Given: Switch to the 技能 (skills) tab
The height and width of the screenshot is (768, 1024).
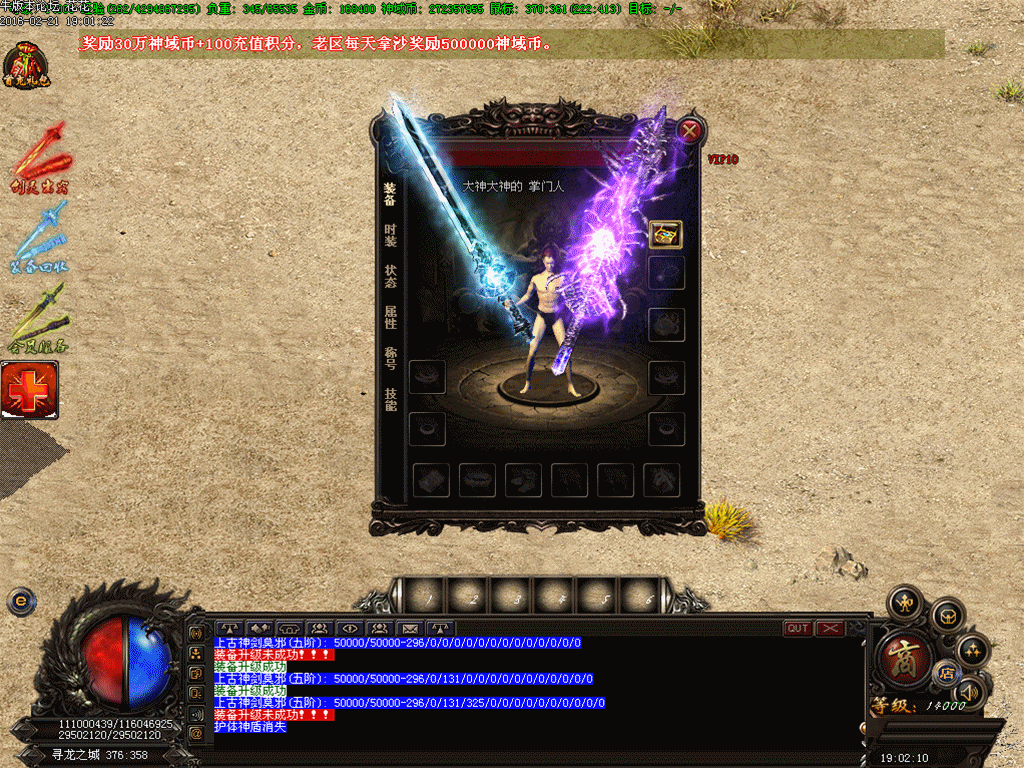Looking at the screenshot, I should pyautogui.click(x=390, y=399).
